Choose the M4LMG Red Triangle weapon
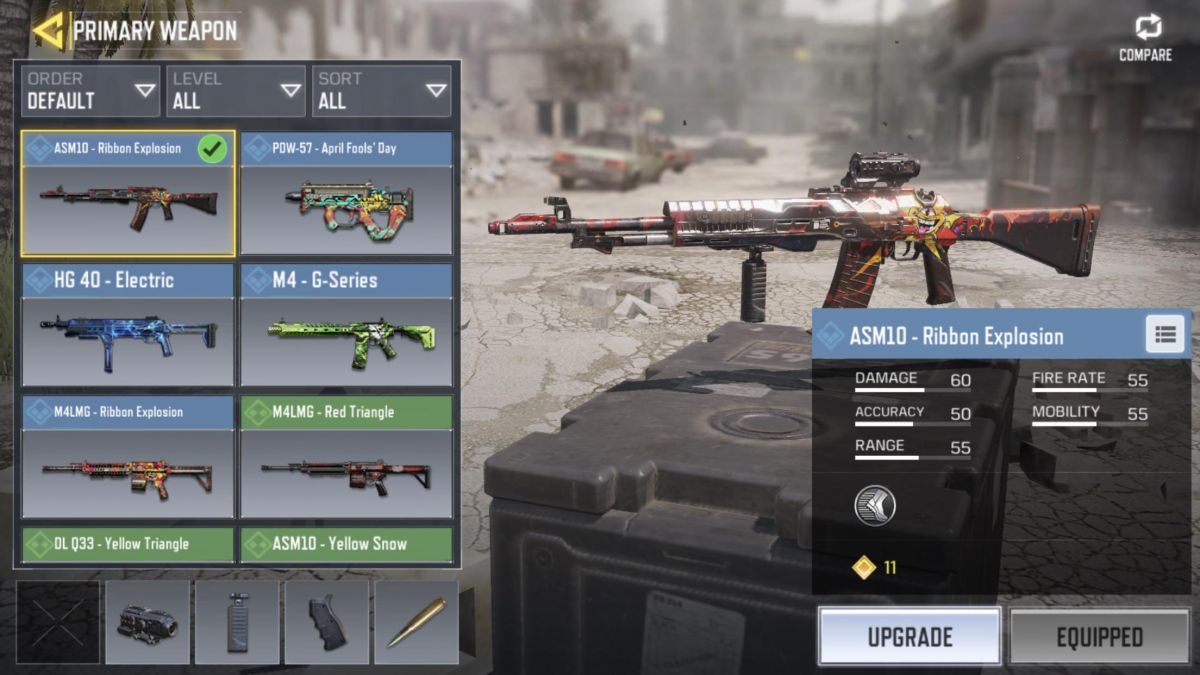This screenshot has height=675, width=1200. tap(346, 457)
